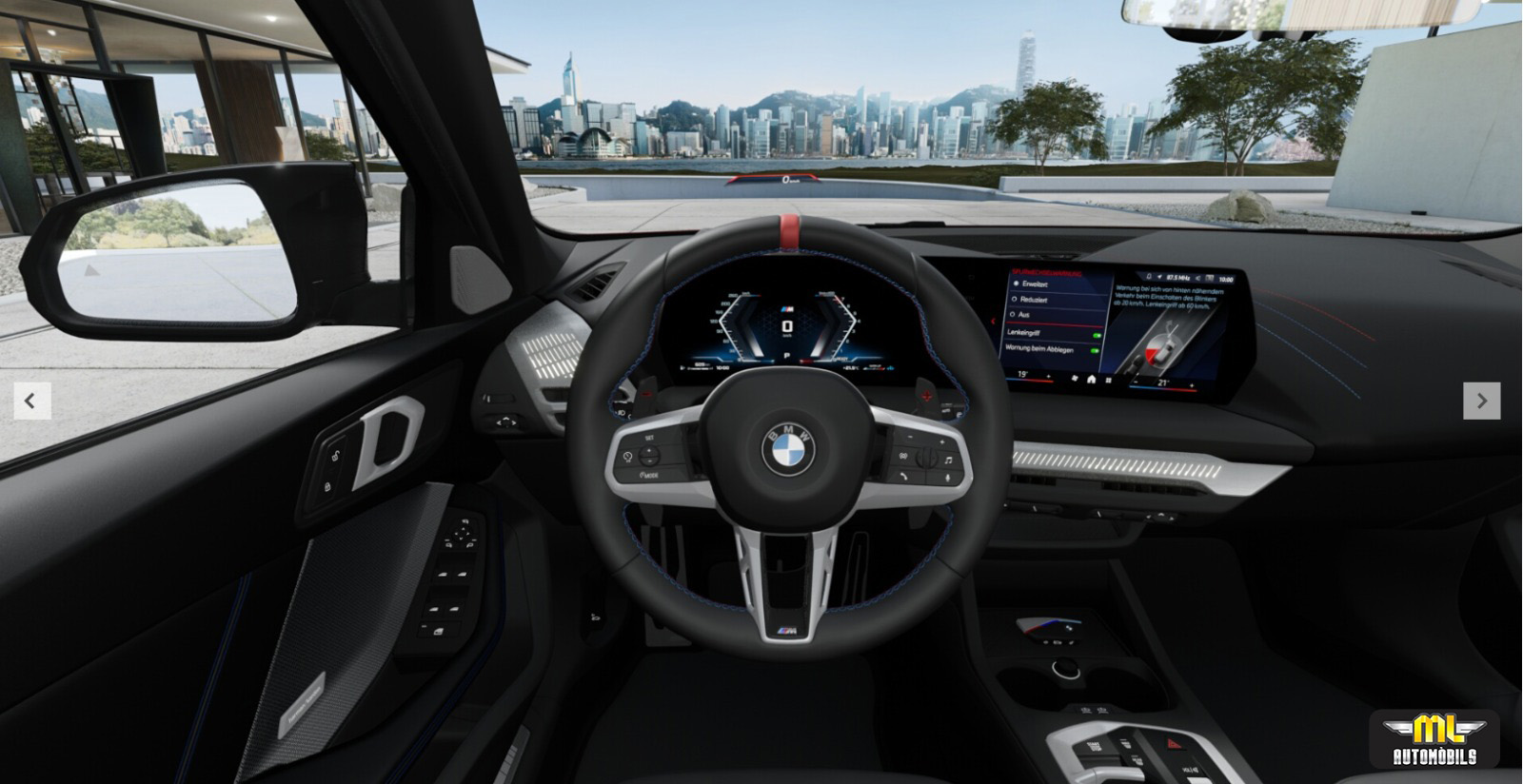Click the back chevron on the settings screen
Viewport: 1523px width, 784px height.
(x=993, y=321)
